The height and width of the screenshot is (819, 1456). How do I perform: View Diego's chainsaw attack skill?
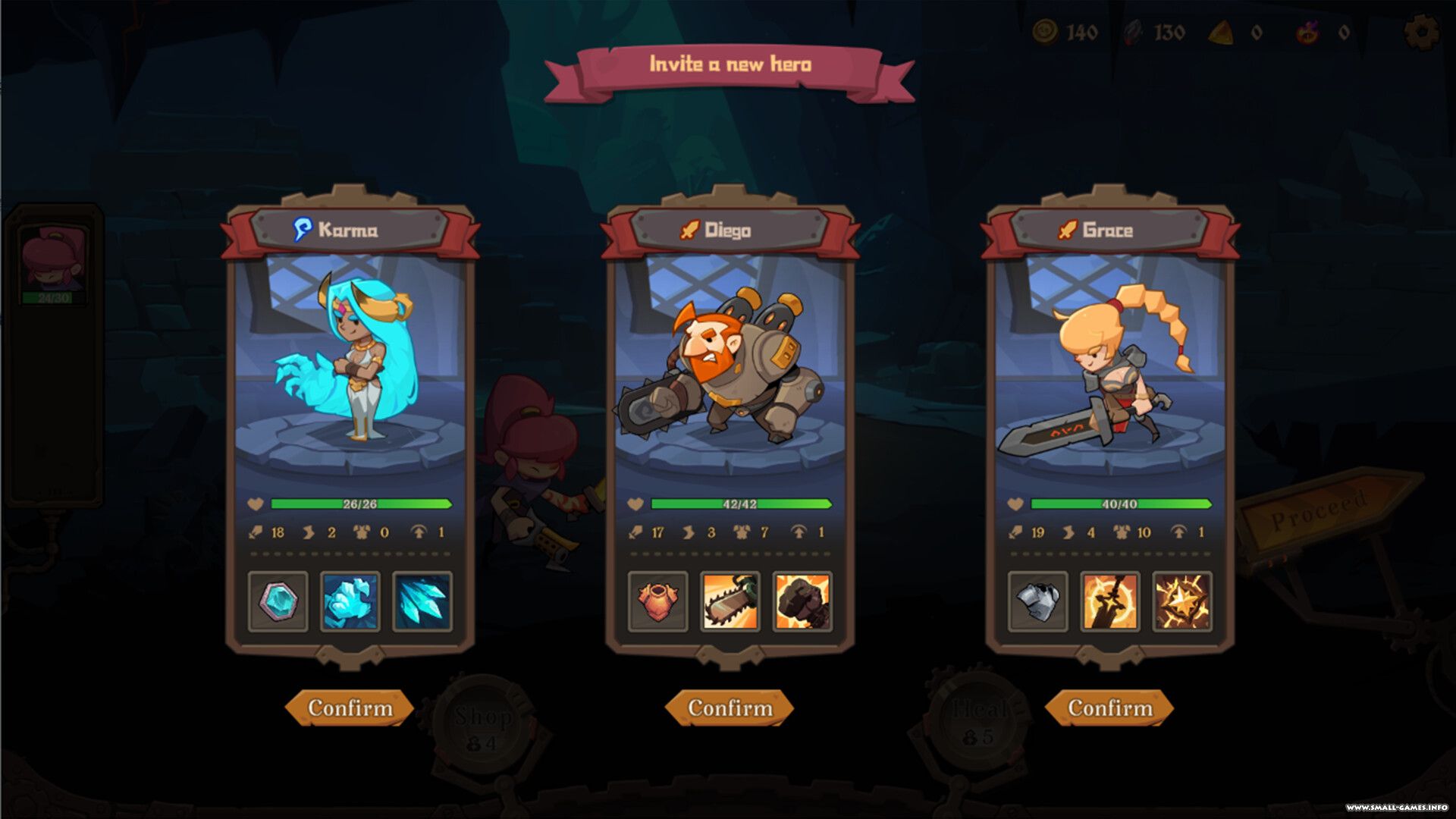click(730, 601)
